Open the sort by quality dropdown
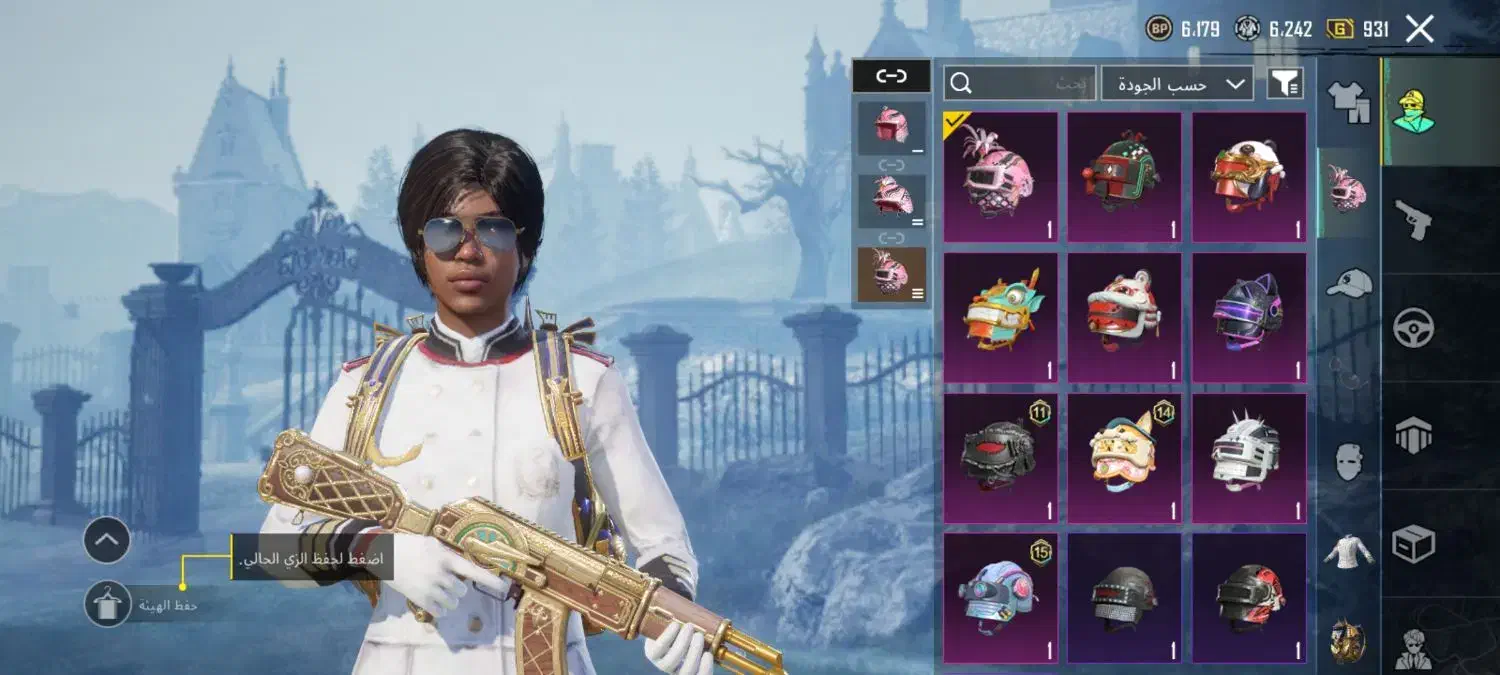The image size is (1500, 675). [1177, 84]
